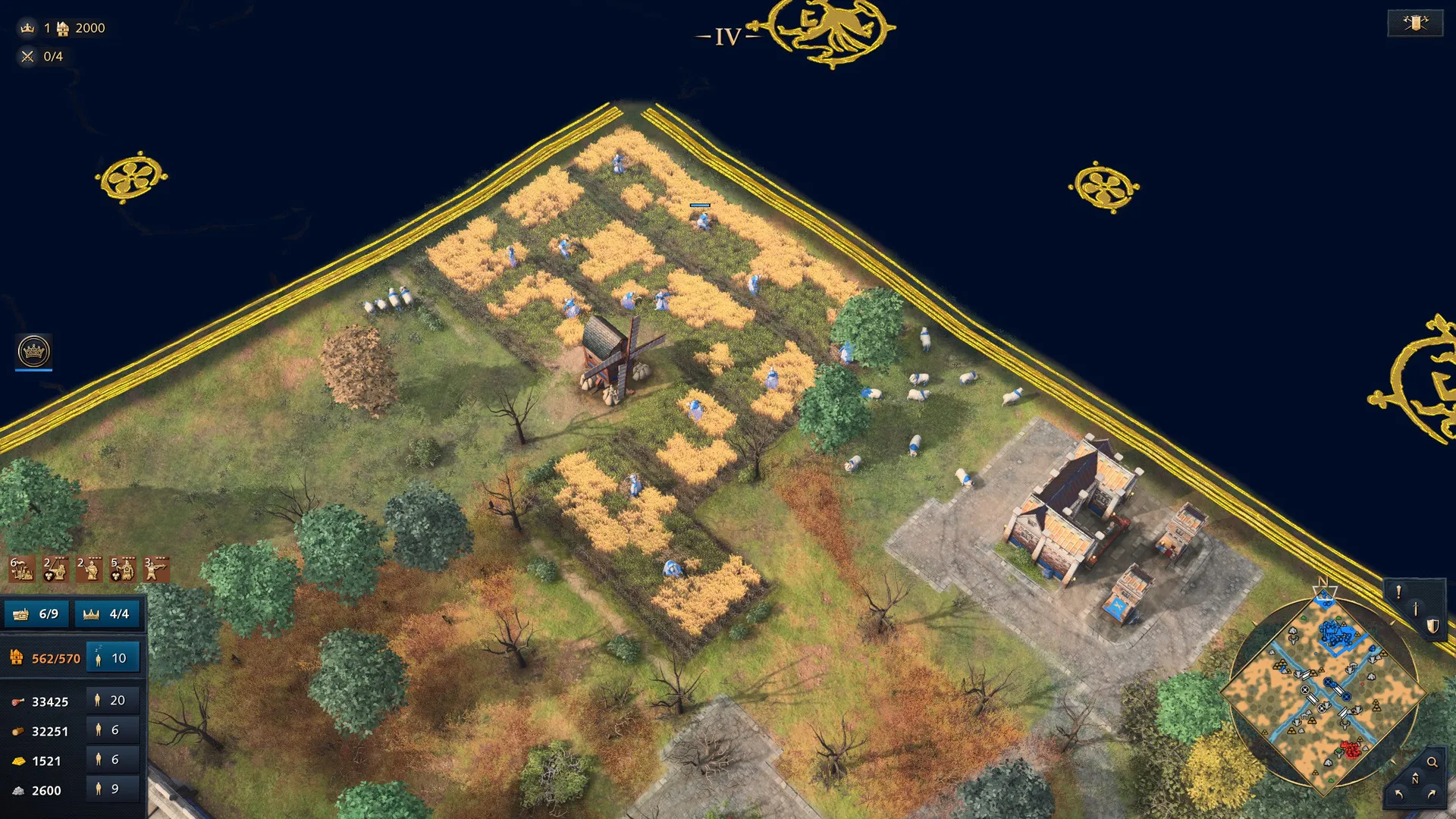1456x819 pixels.
Task: Select the idle villagers button showing 10
Action: point(113,658)
